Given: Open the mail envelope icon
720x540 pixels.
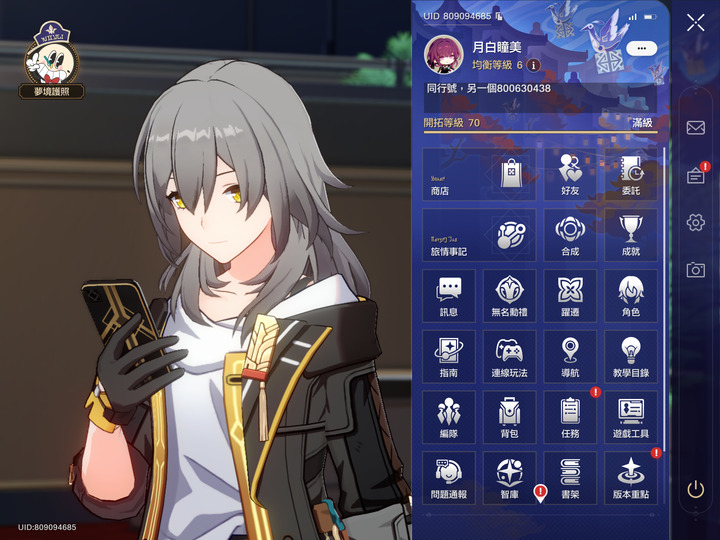Looking at the screenshot, I should pos(695,128).
